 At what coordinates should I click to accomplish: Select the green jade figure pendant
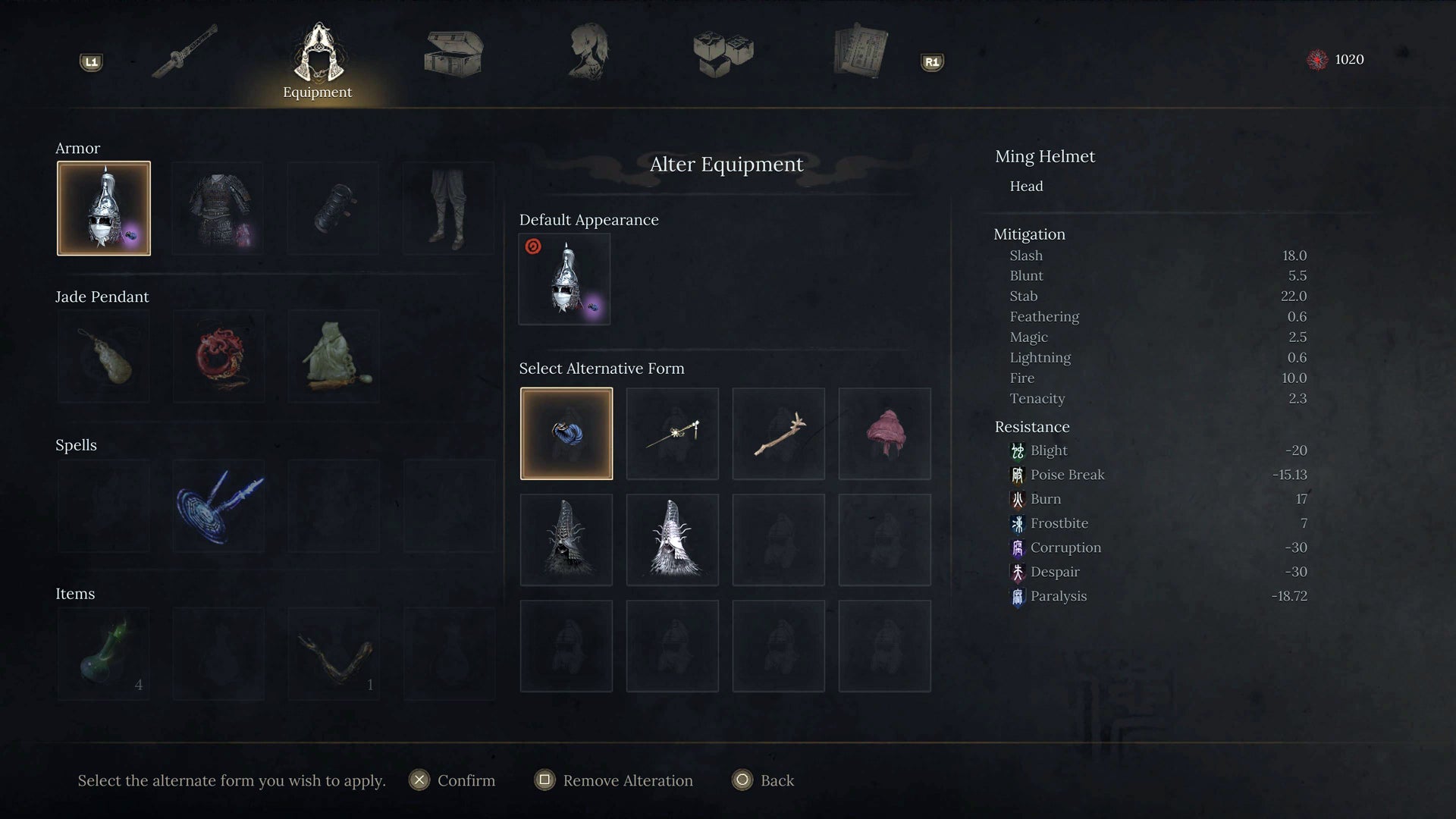click(334, 356)
